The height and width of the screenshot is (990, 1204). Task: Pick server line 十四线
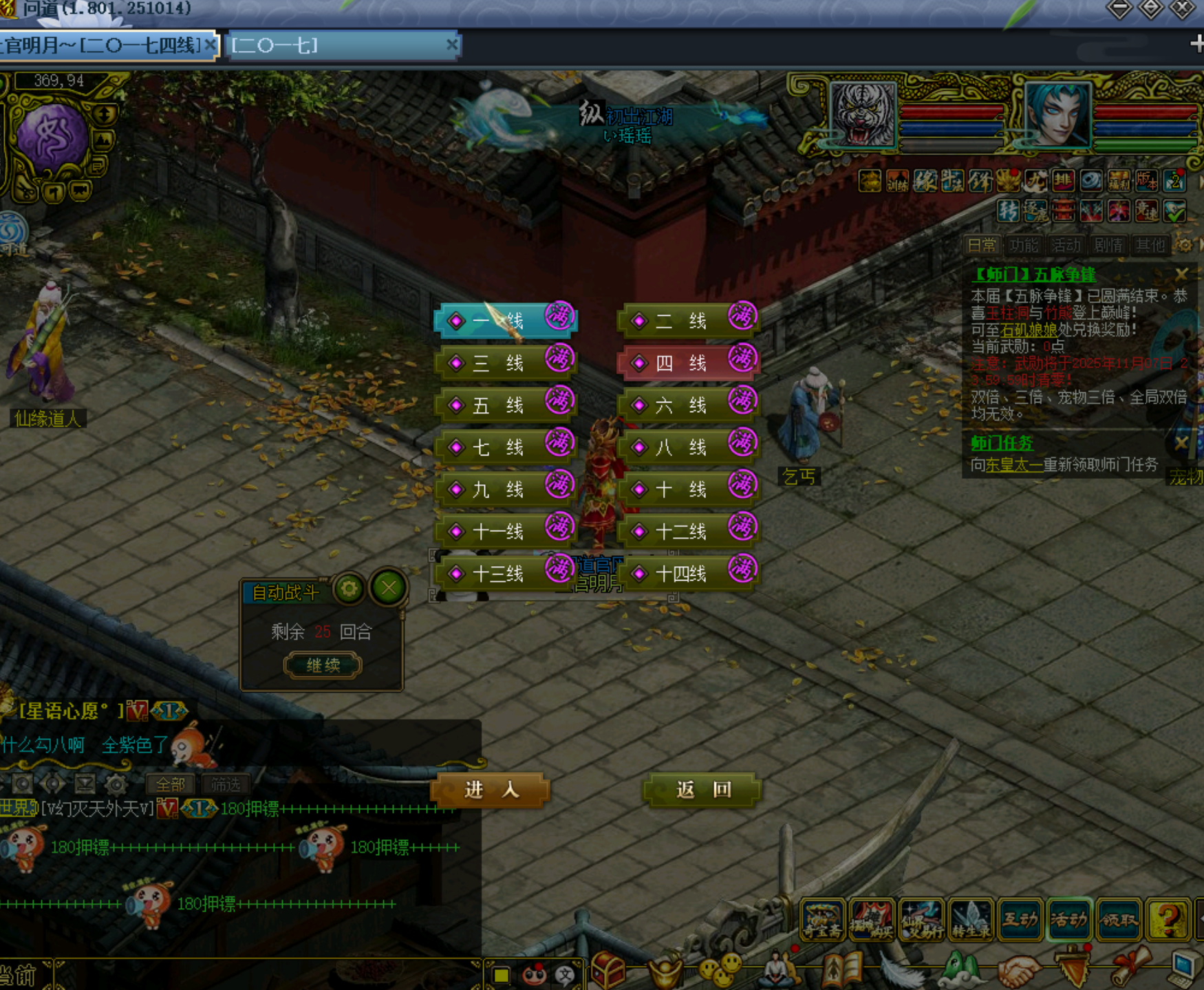[x=688, y=574]
